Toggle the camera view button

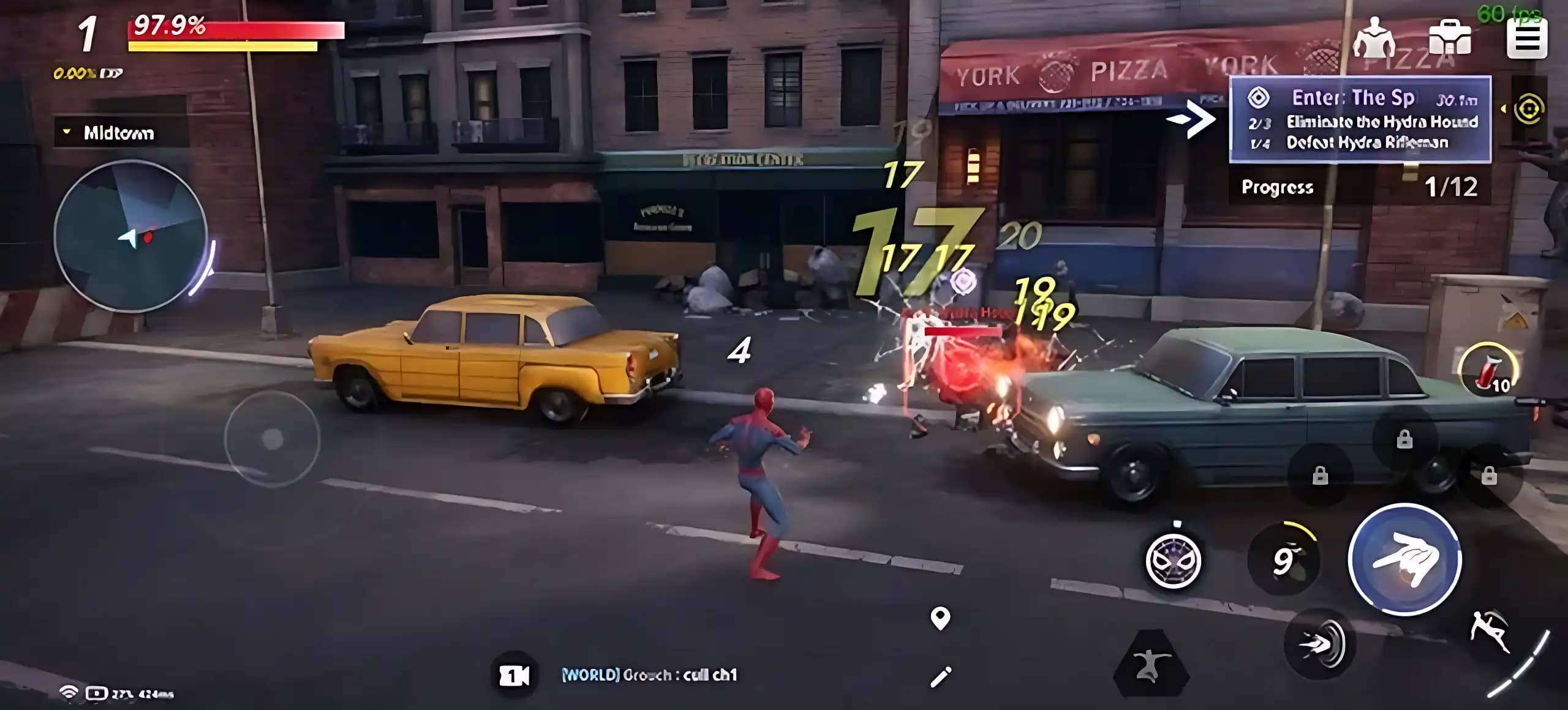tap(514, 675)
